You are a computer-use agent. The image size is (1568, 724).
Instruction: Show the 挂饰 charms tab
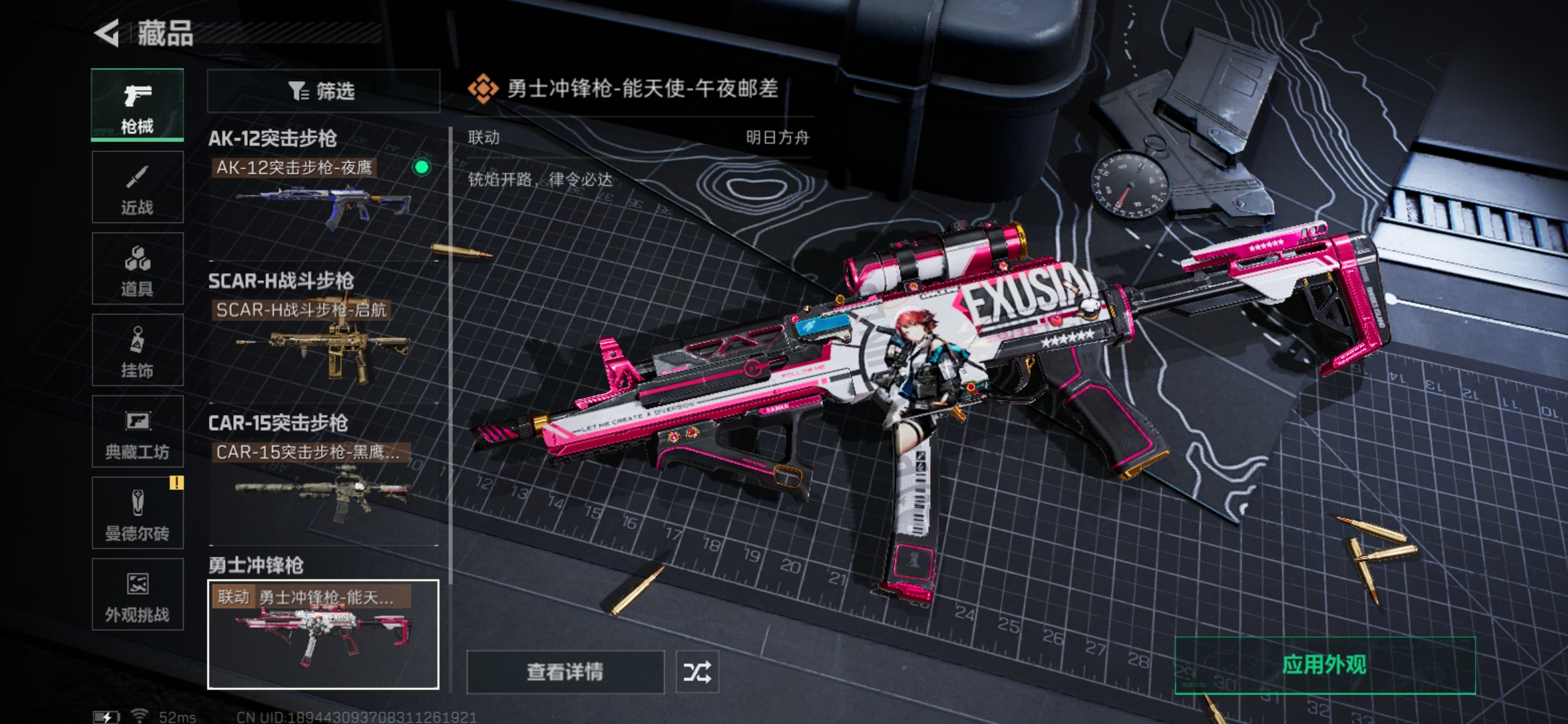pyautogui.click(x=137, y=350)
